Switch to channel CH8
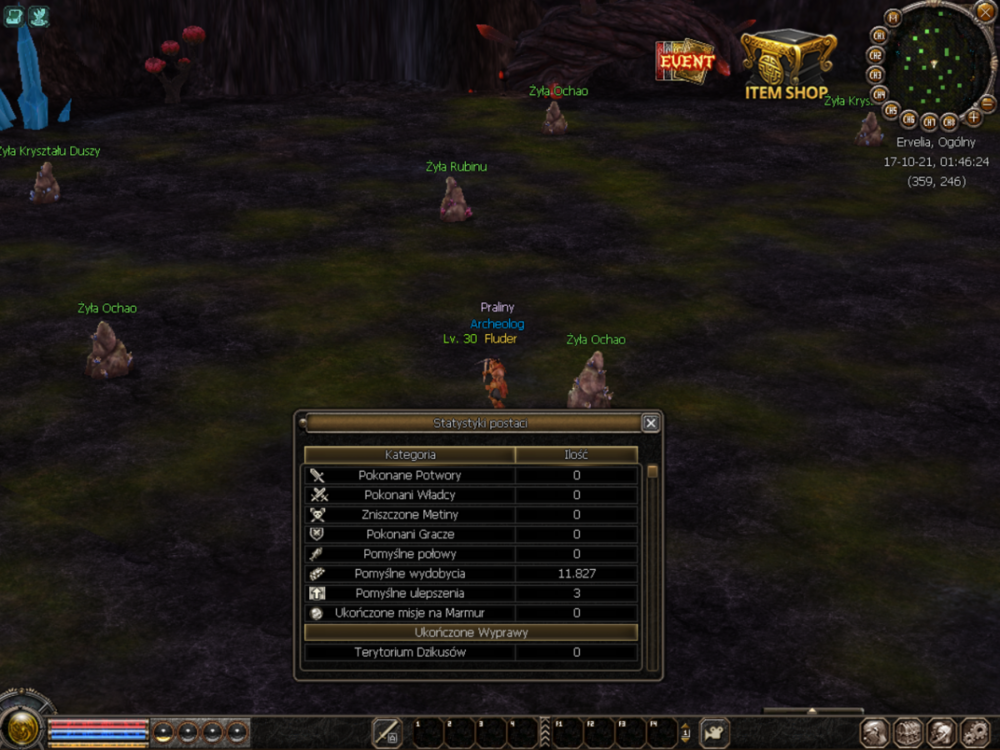This screenshot has height=750, width=1000. pos(949,123)
